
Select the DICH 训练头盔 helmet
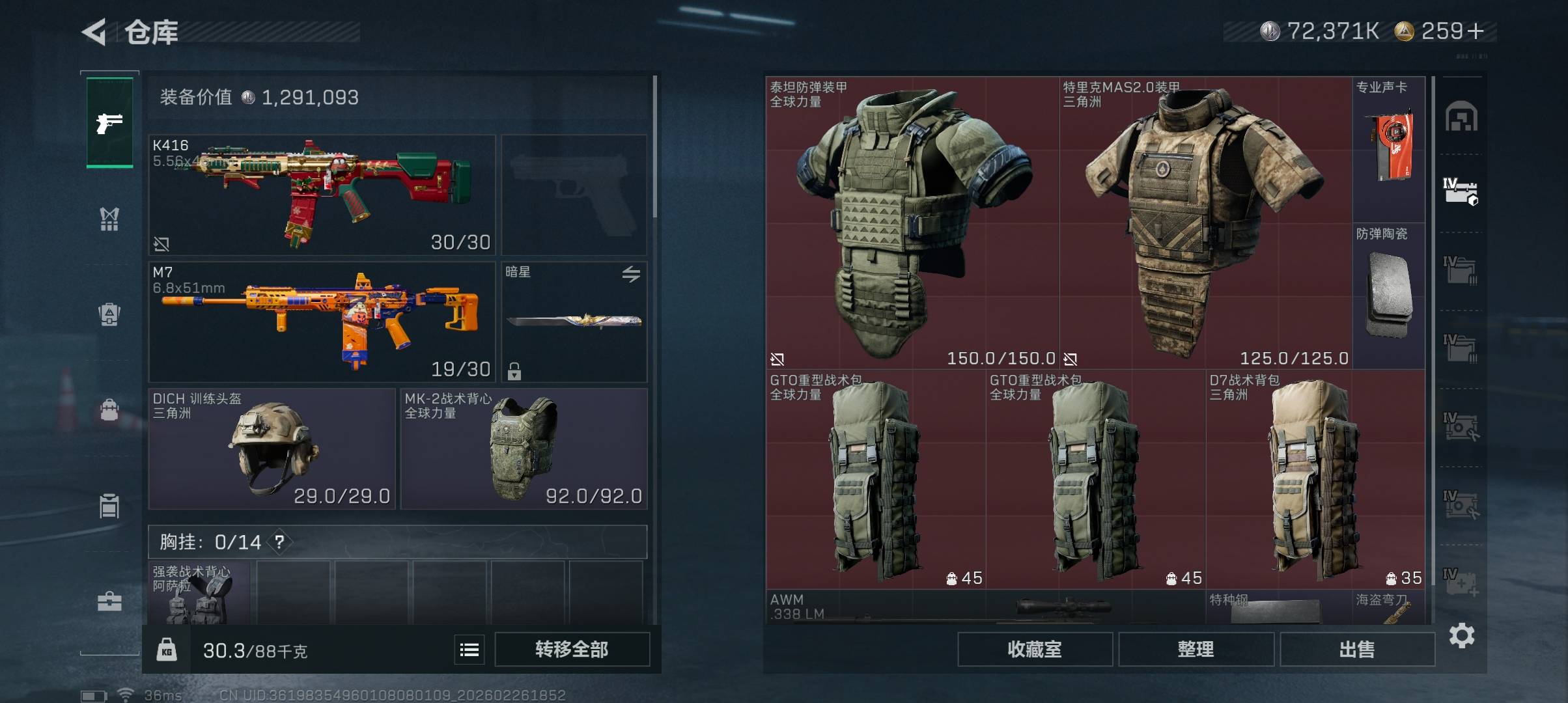coord(272,448)
